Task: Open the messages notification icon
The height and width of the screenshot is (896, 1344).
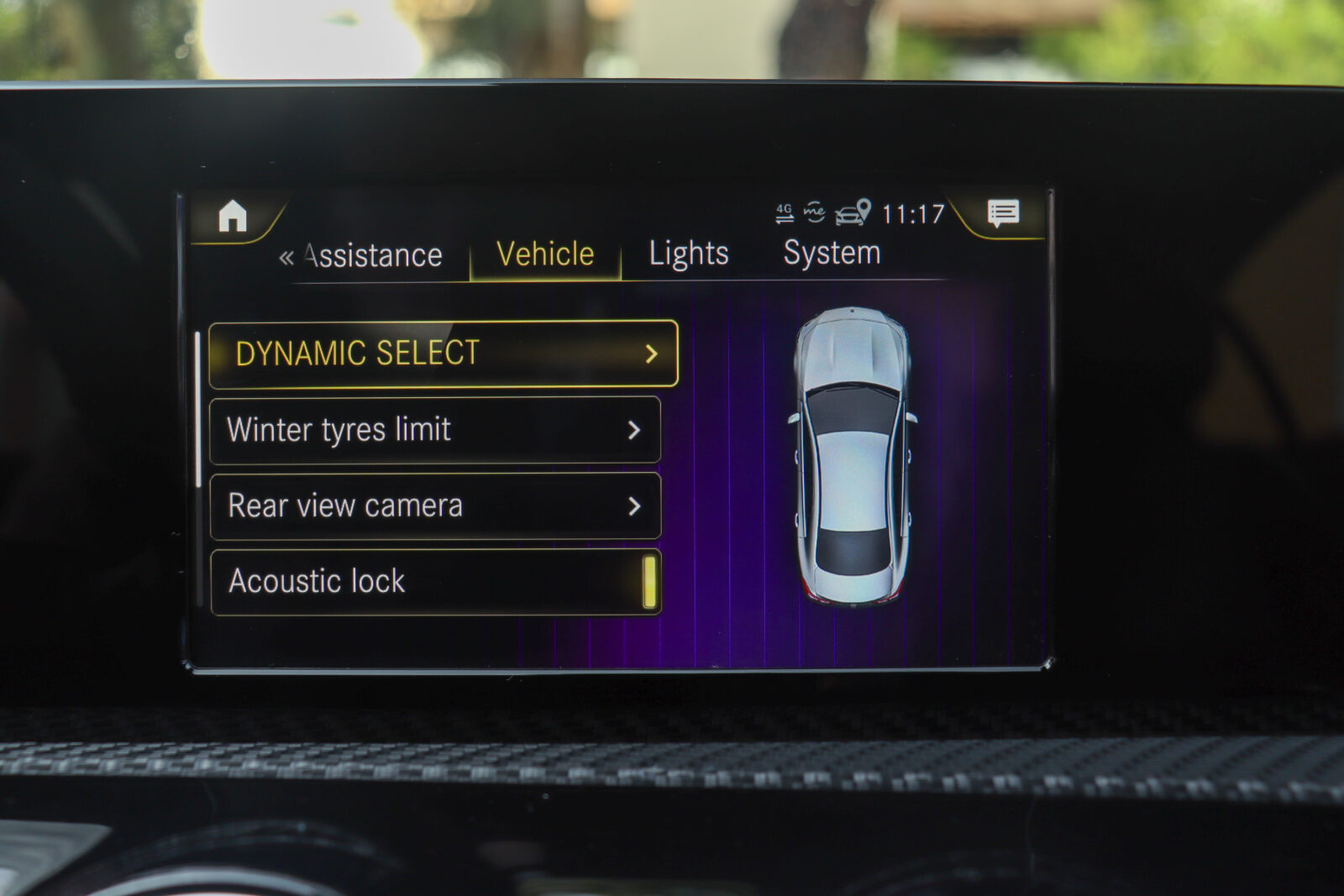Action: pos(1003,213)
